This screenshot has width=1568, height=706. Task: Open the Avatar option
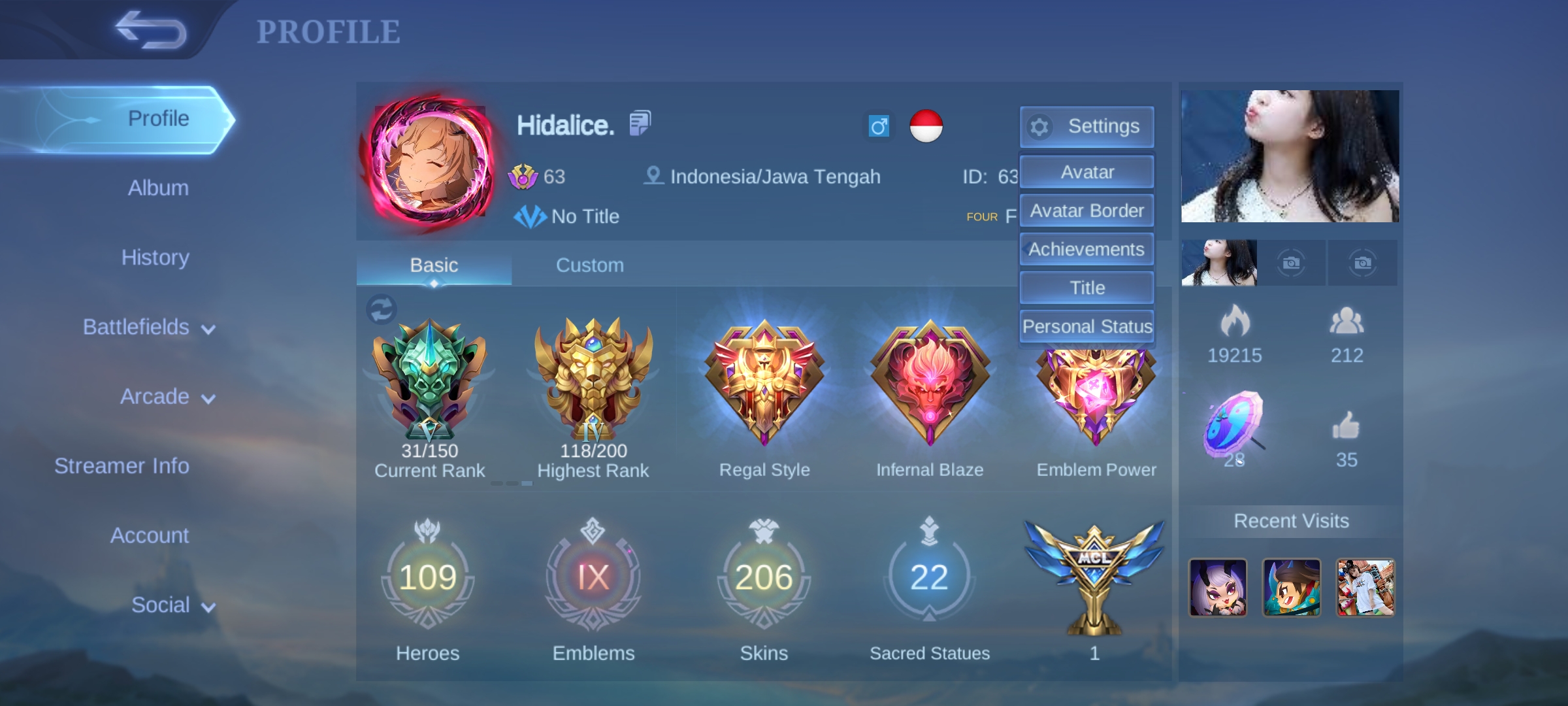(1086, 171)
